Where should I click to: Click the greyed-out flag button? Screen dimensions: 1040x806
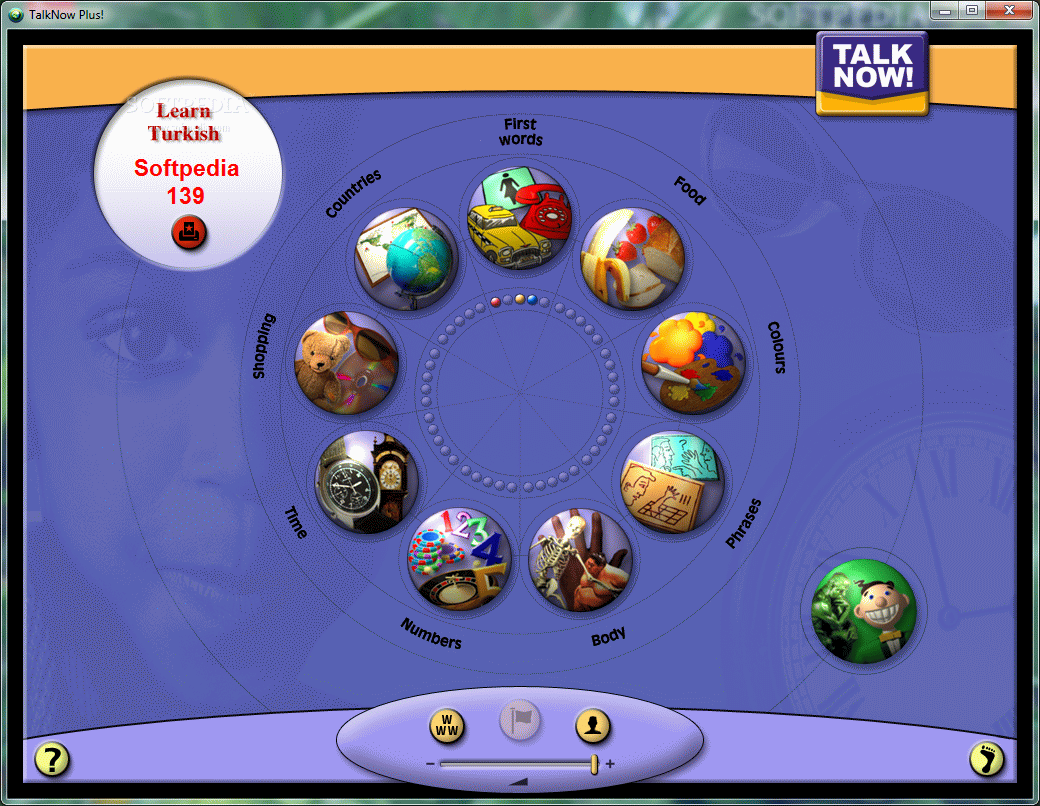point(520,719)
